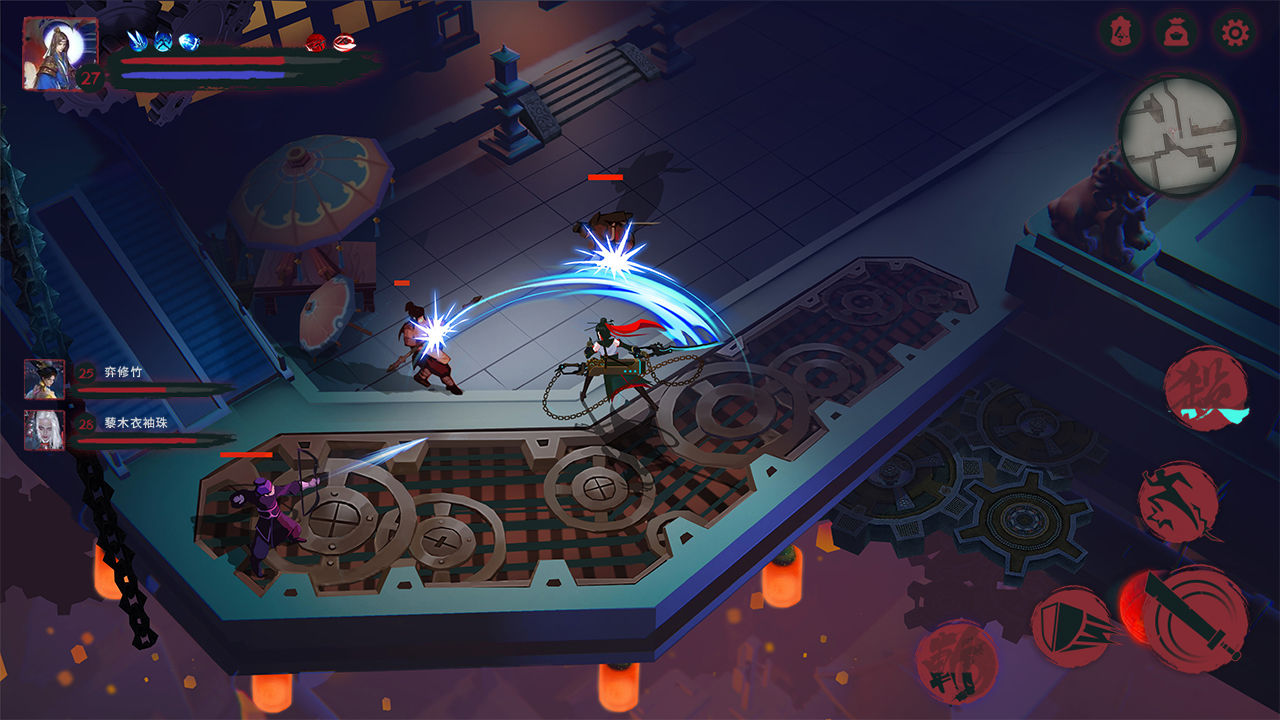Viewport: 1280px width, 720px height.
Task: Open the money pouch bag icon
Action: tap(1178, 33)
